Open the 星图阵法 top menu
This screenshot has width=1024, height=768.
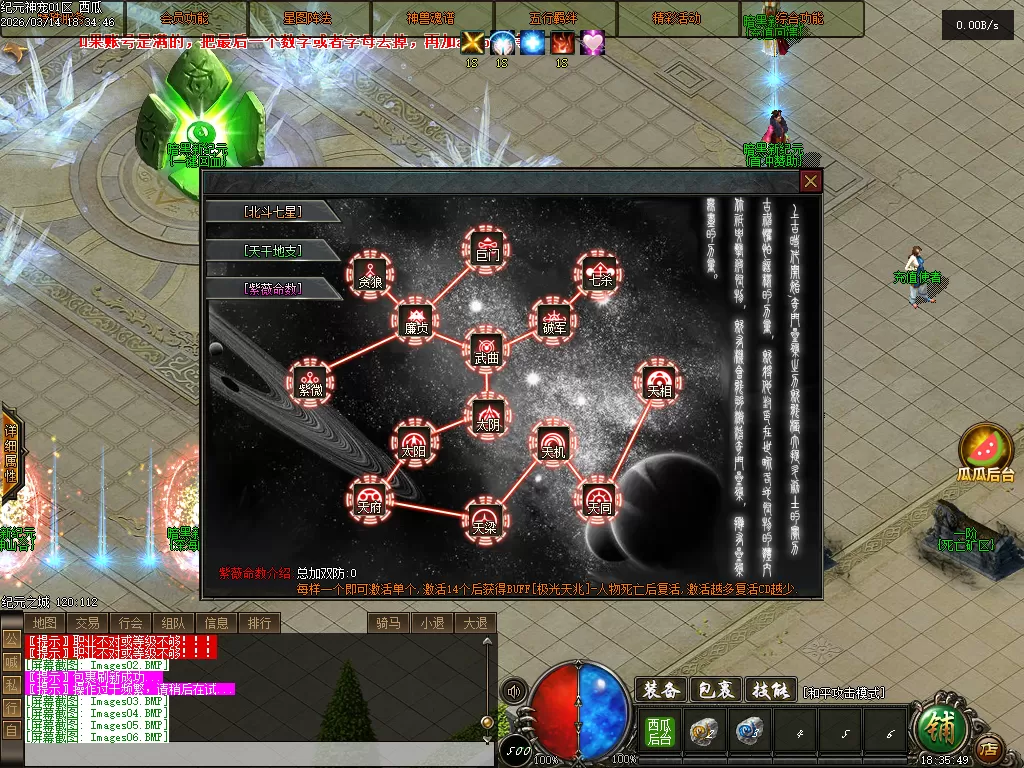[x=308, y=18]
